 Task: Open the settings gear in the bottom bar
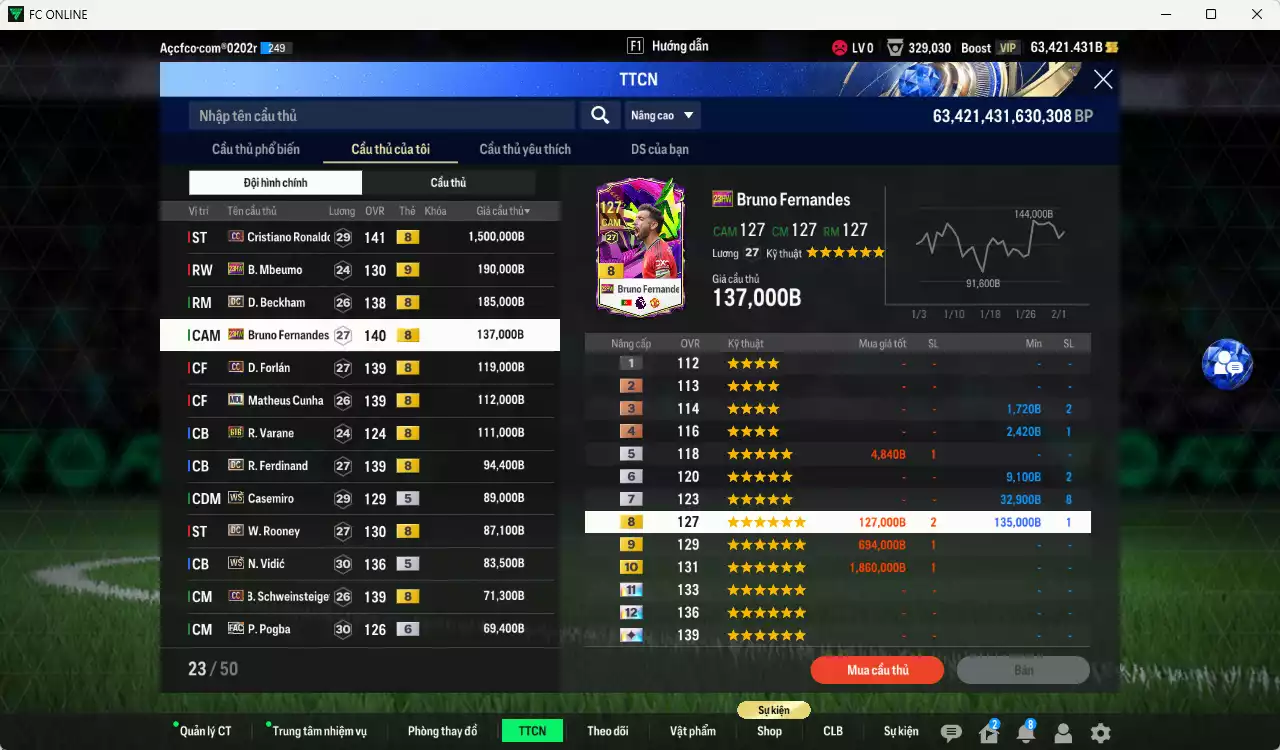point(1102,731)
